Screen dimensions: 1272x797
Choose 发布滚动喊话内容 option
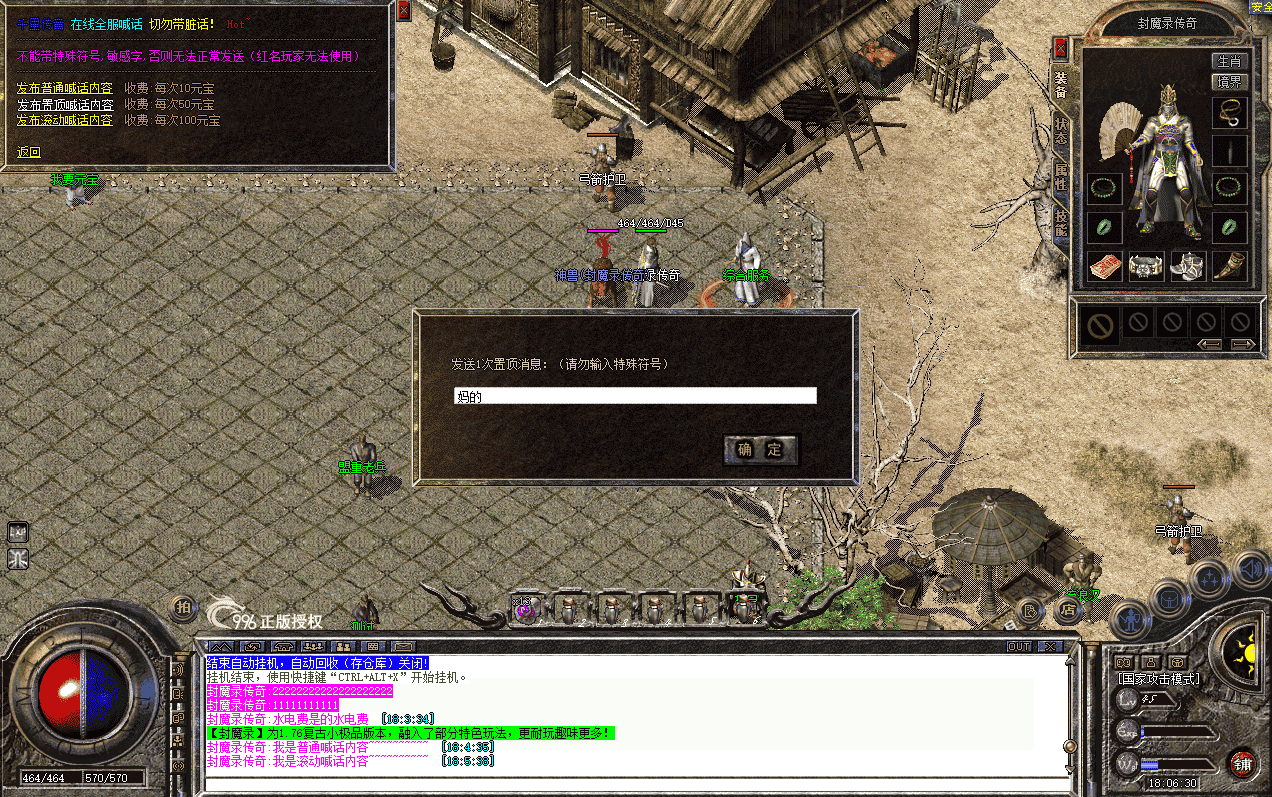[65, 120]
